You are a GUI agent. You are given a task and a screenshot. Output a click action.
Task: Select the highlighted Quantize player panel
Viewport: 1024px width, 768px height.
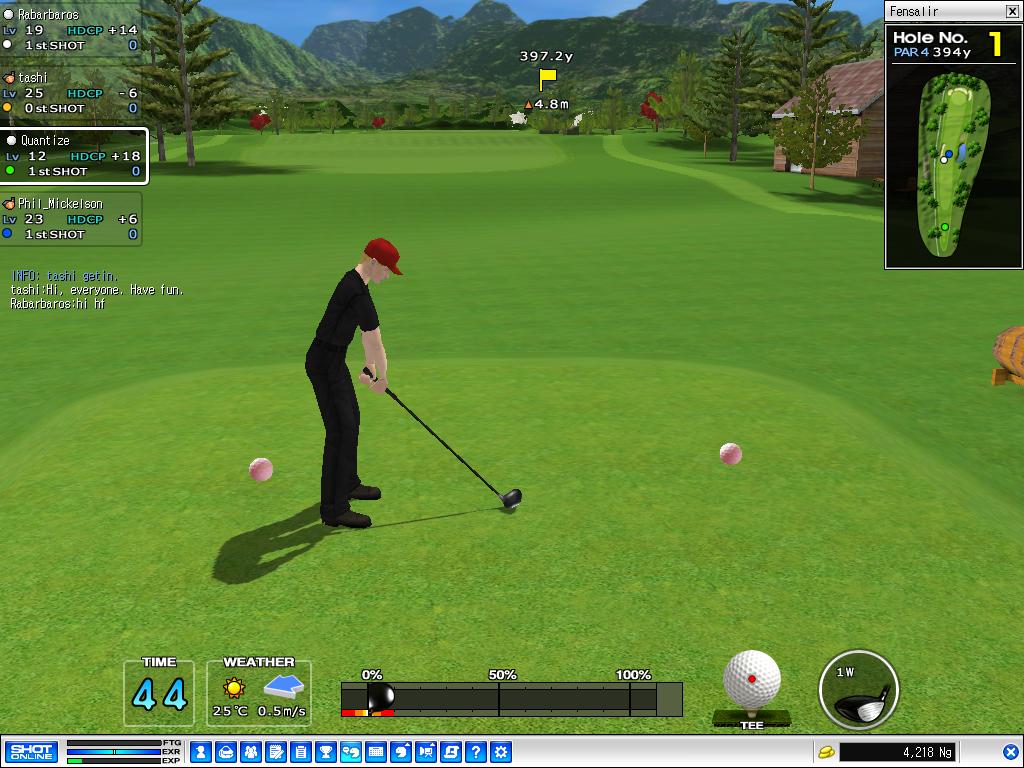point(73,156)
